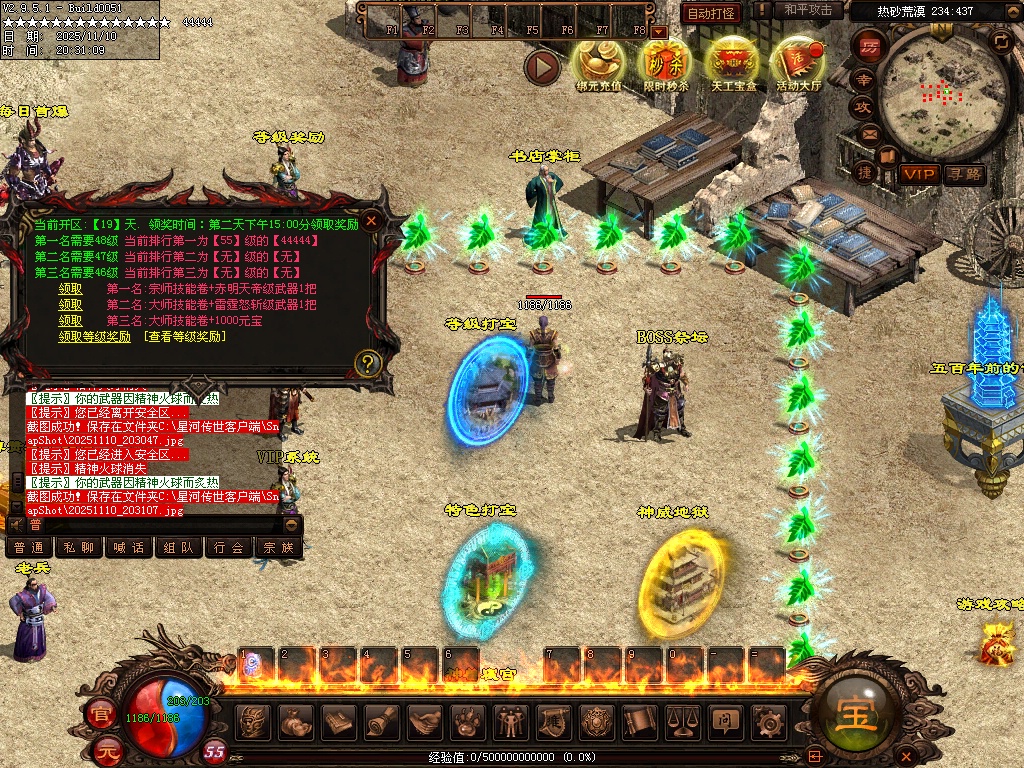Open the money bag inventory icon
The height and width of the screenshot is (768, 1024).
point(296,721)
